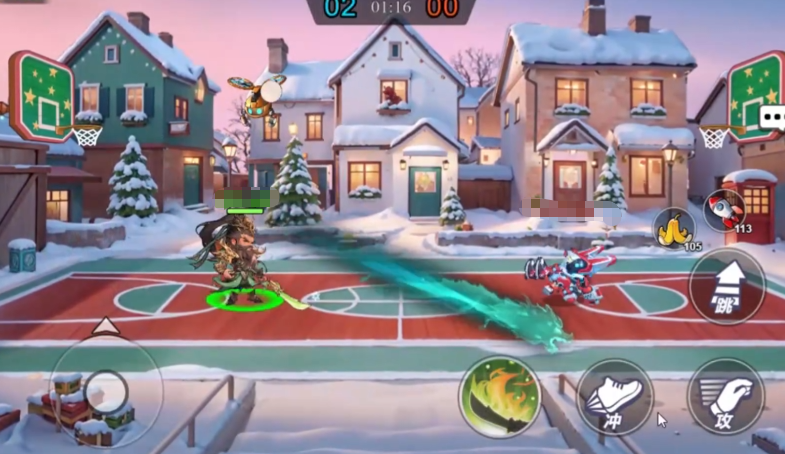Trigger the green flame blade skill
This screenshot has width=785, height=454.
500,397
